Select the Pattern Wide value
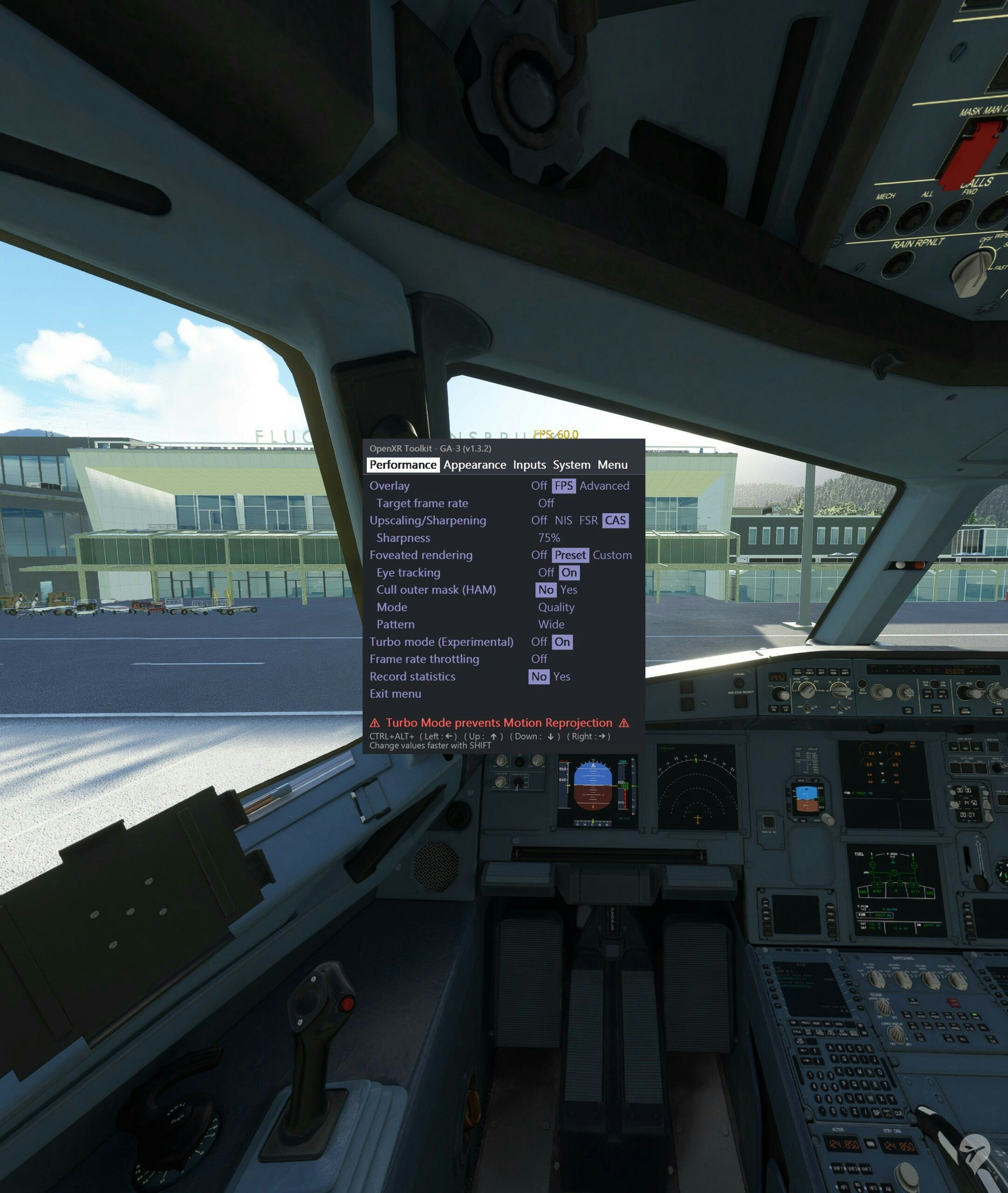 (x=551, y=624)
